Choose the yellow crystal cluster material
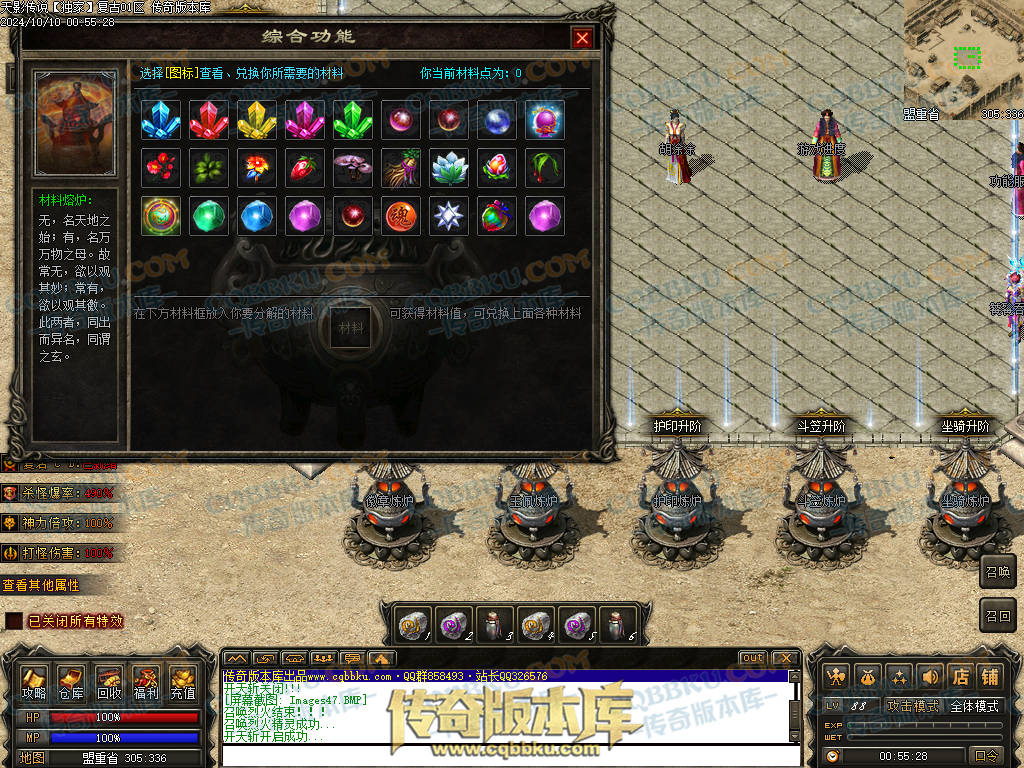Viewport: 1024px width, 768px height. 257,120
